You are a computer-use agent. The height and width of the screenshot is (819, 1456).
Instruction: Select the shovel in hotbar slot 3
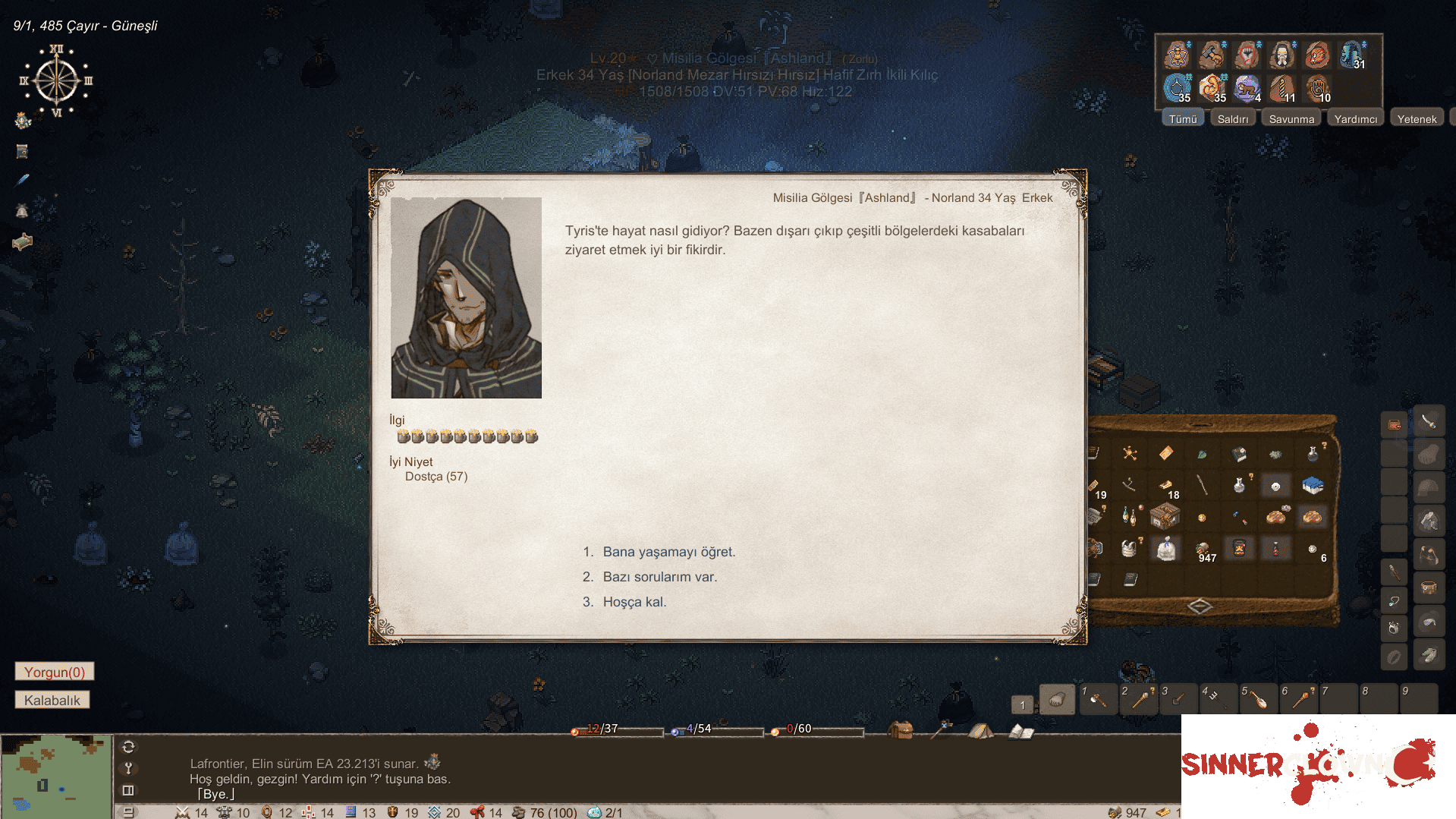pyautogui.click(x=1178, y=700)
